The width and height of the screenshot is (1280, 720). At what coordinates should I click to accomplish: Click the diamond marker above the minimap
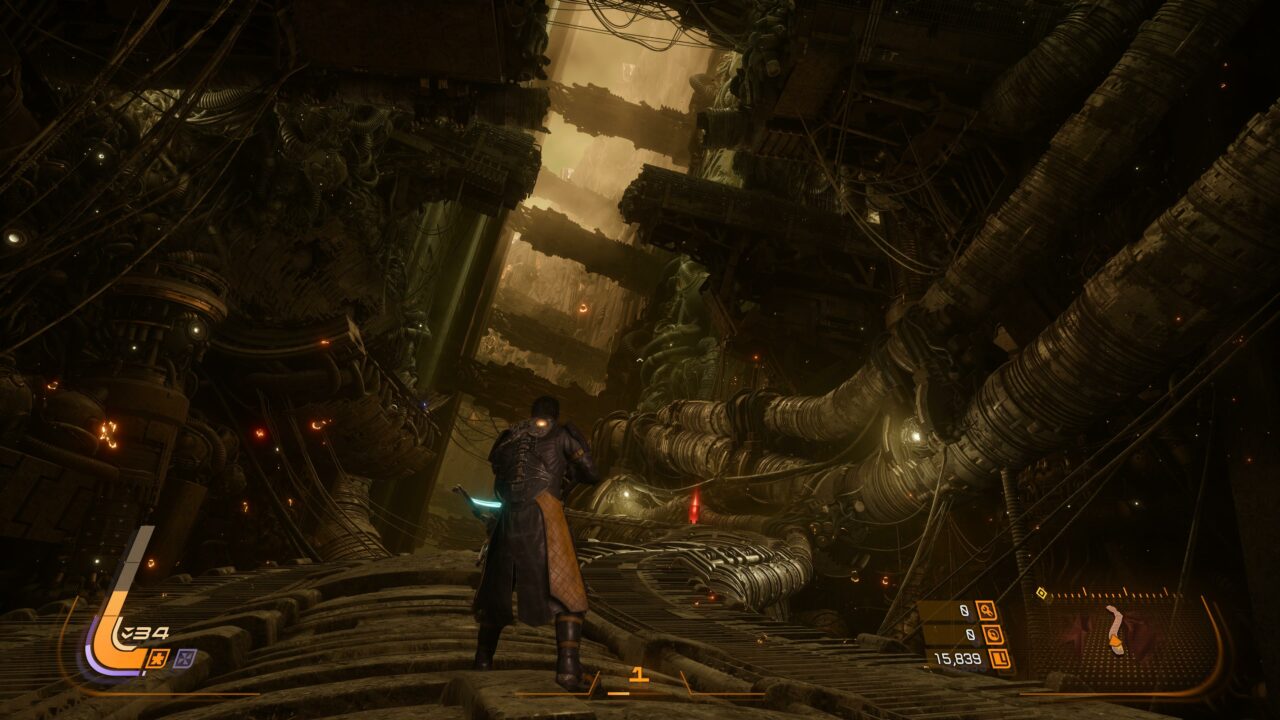1041,593
